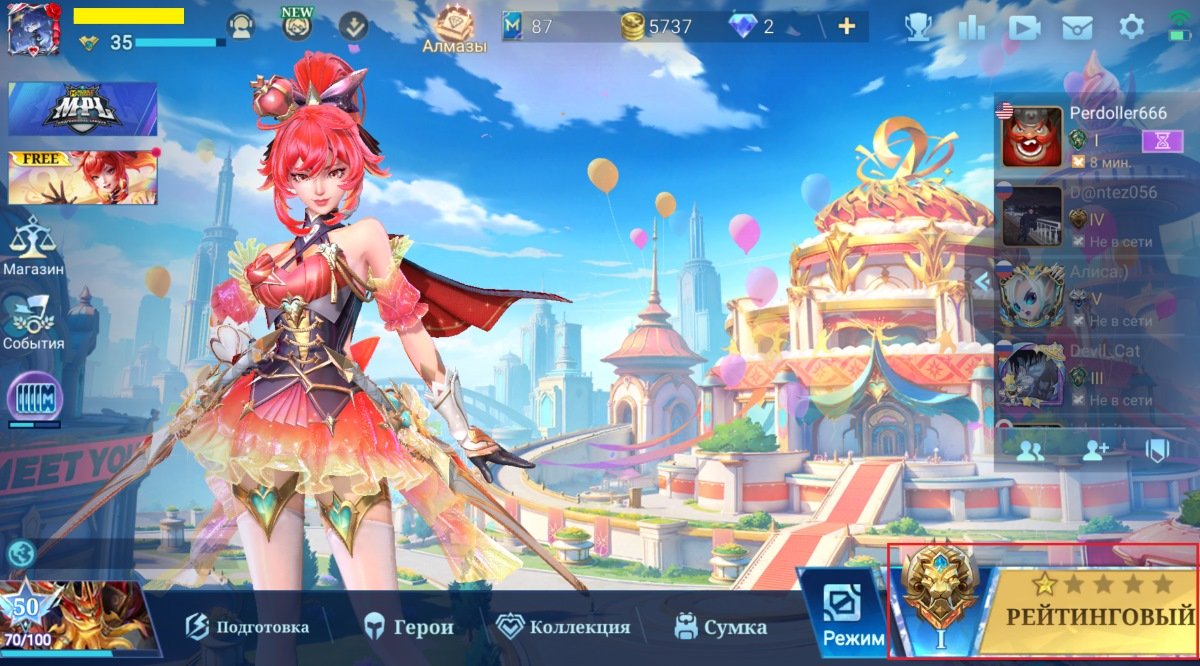Check the mailbox envelope icon
The width and height of the screenshot is (1200, 666).
1076,27
